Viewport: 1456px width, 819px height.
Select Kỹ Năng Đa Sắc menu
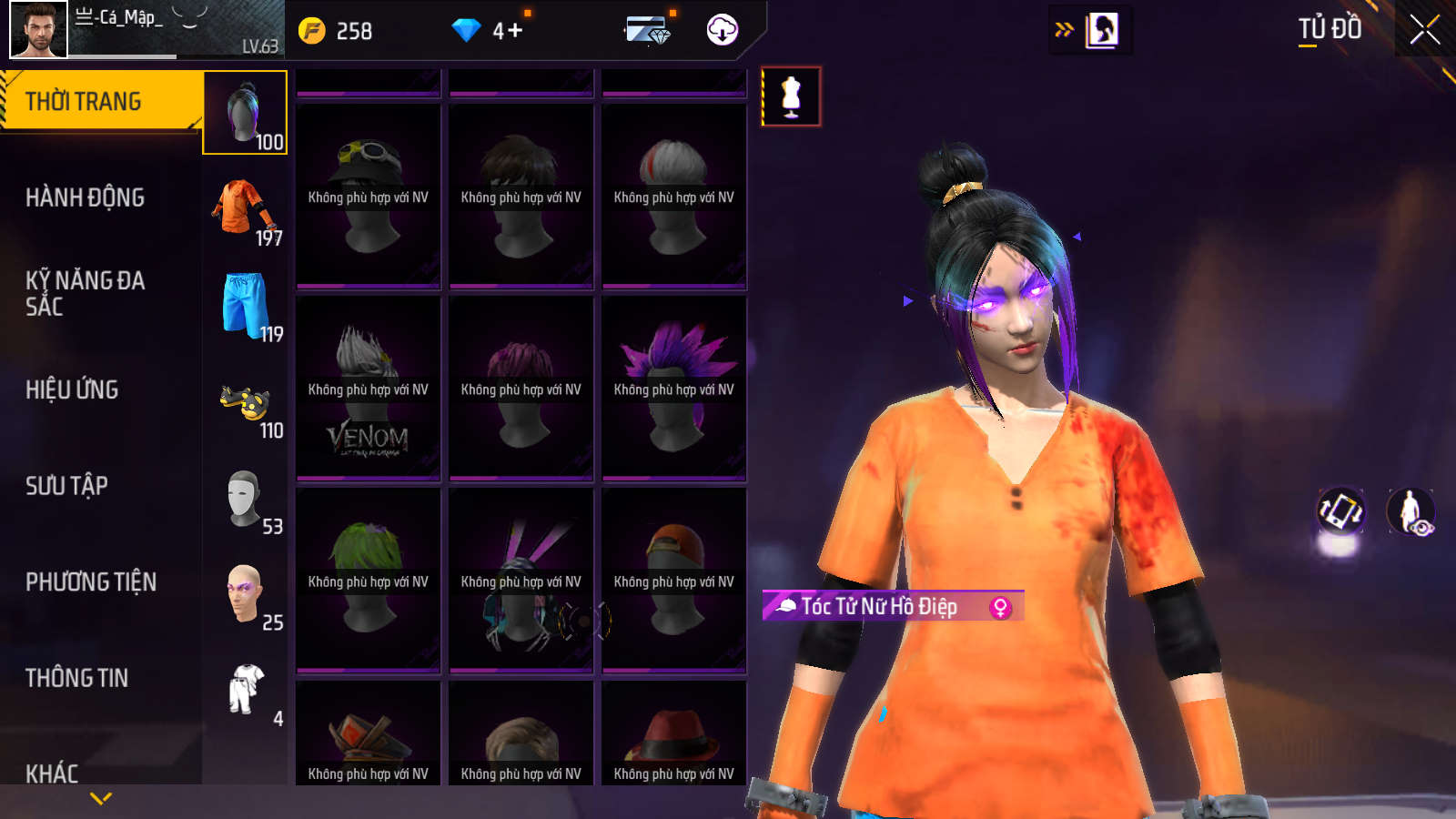click(85, 293)
